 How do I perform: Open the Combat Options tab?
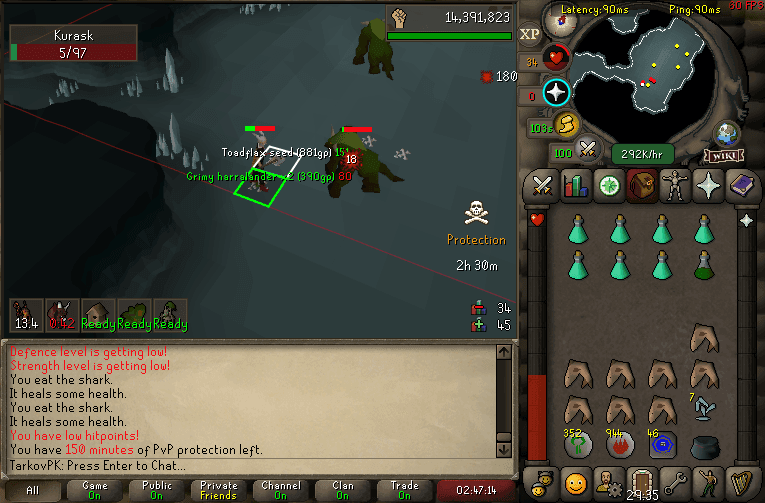[542, 186]
